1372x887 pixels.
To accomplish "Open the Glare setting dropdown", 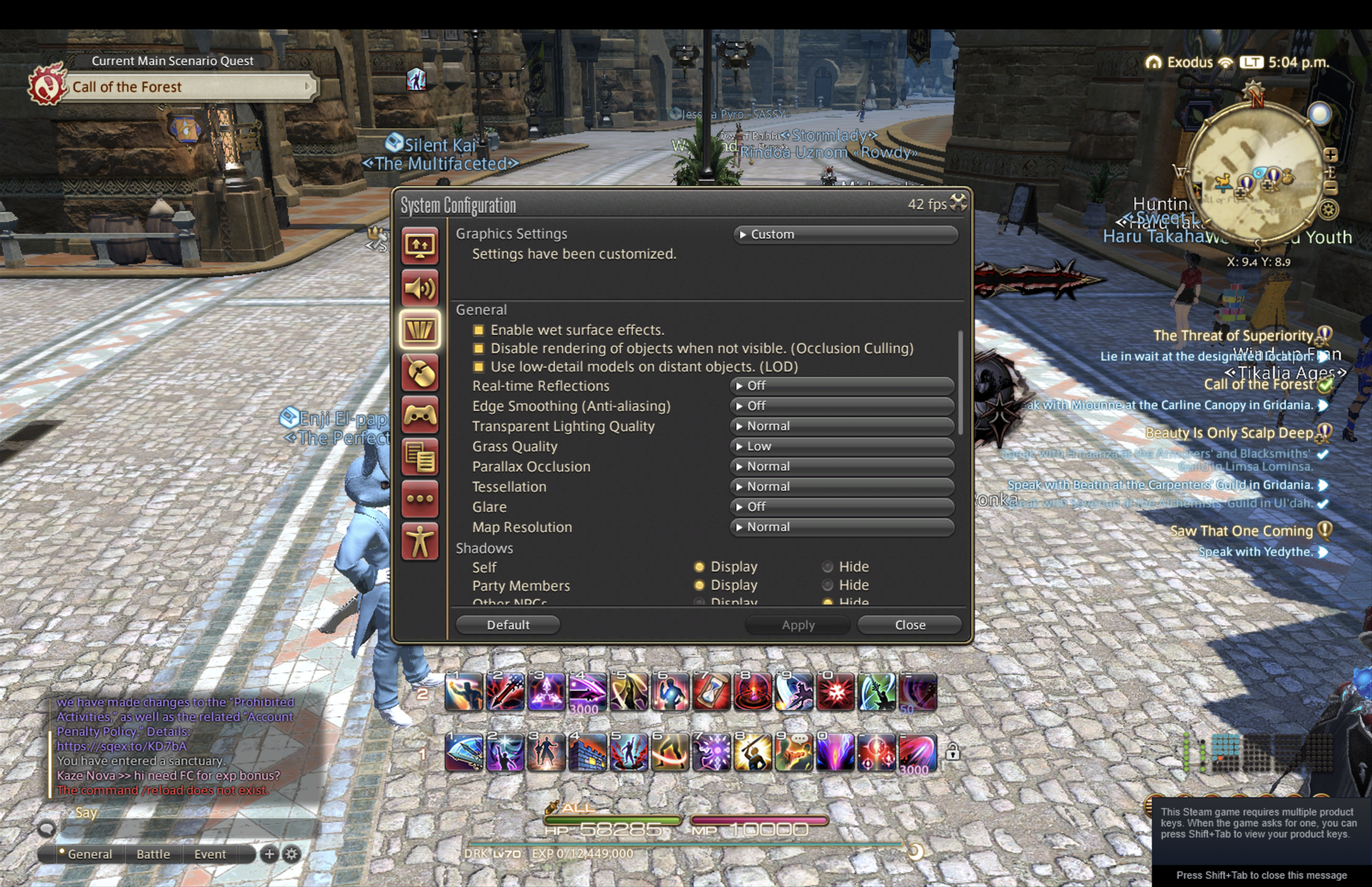I will tap(842, 507).
